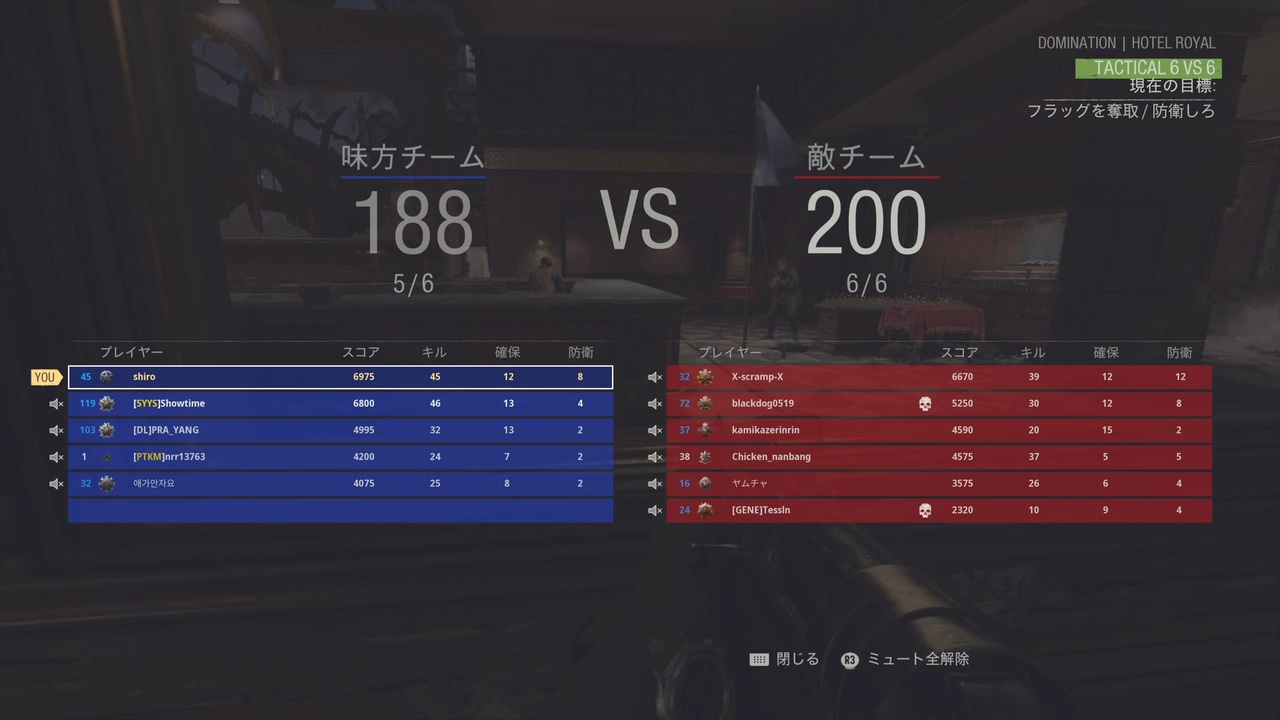Viewport: 1280px width, 720px height.
Task: Click Chicken_nanbang's scoreboard row
Action: (x=938, y=456)
